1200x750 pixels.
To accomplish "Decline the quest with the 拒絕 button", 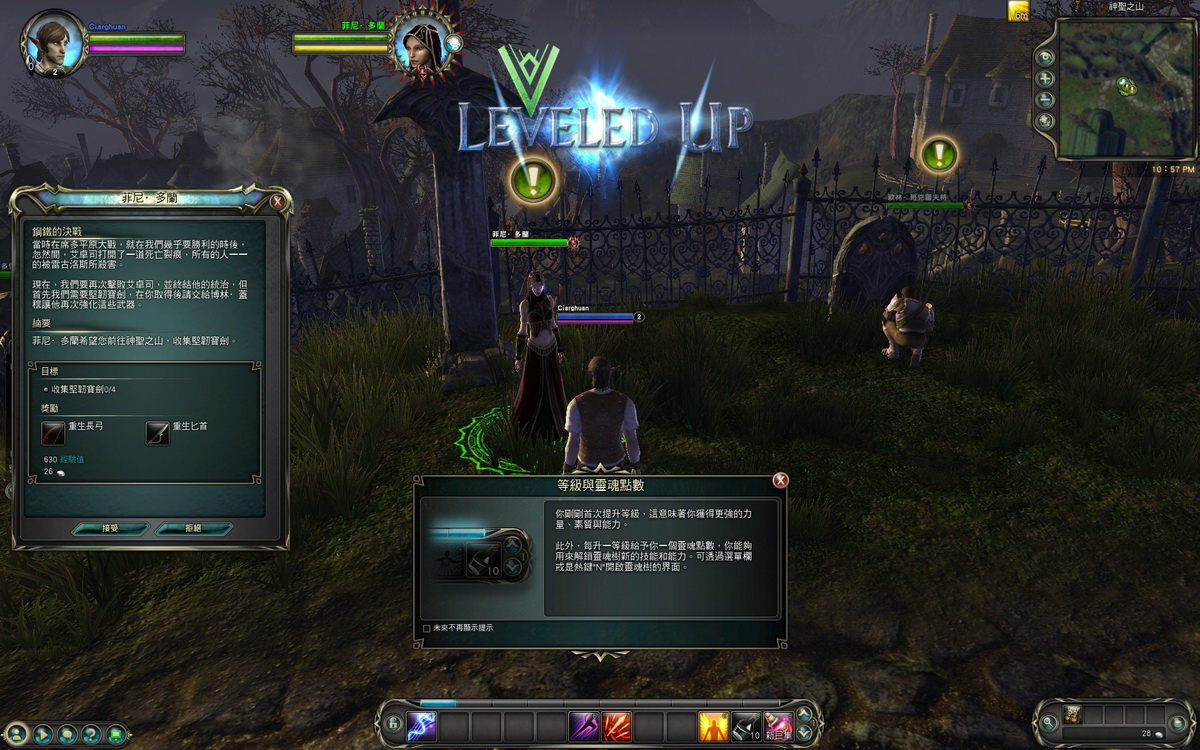I will (194, 528).
